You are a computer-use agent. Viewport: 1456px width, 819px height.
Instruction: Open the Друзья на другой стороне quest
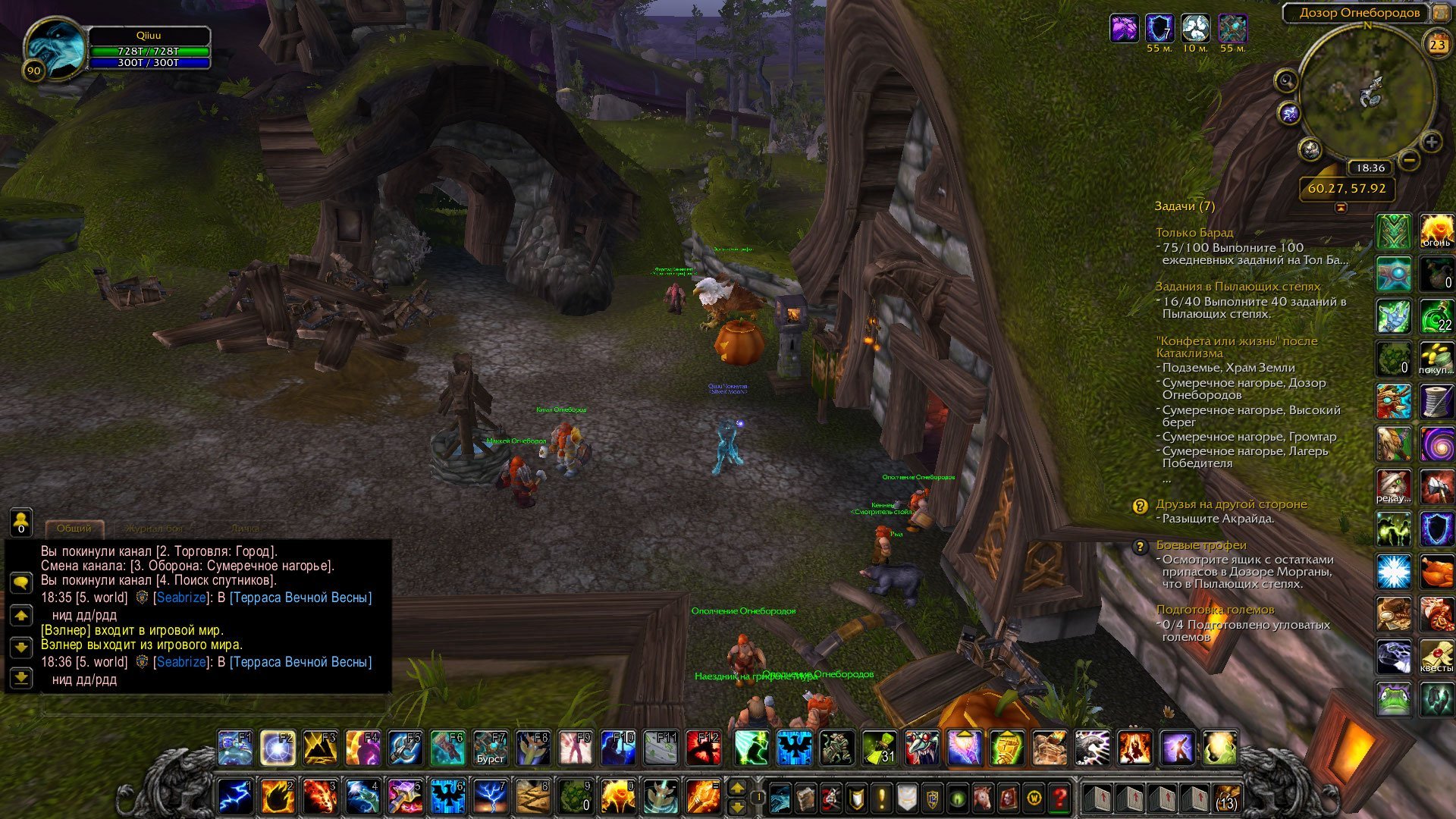[1231, 504]
